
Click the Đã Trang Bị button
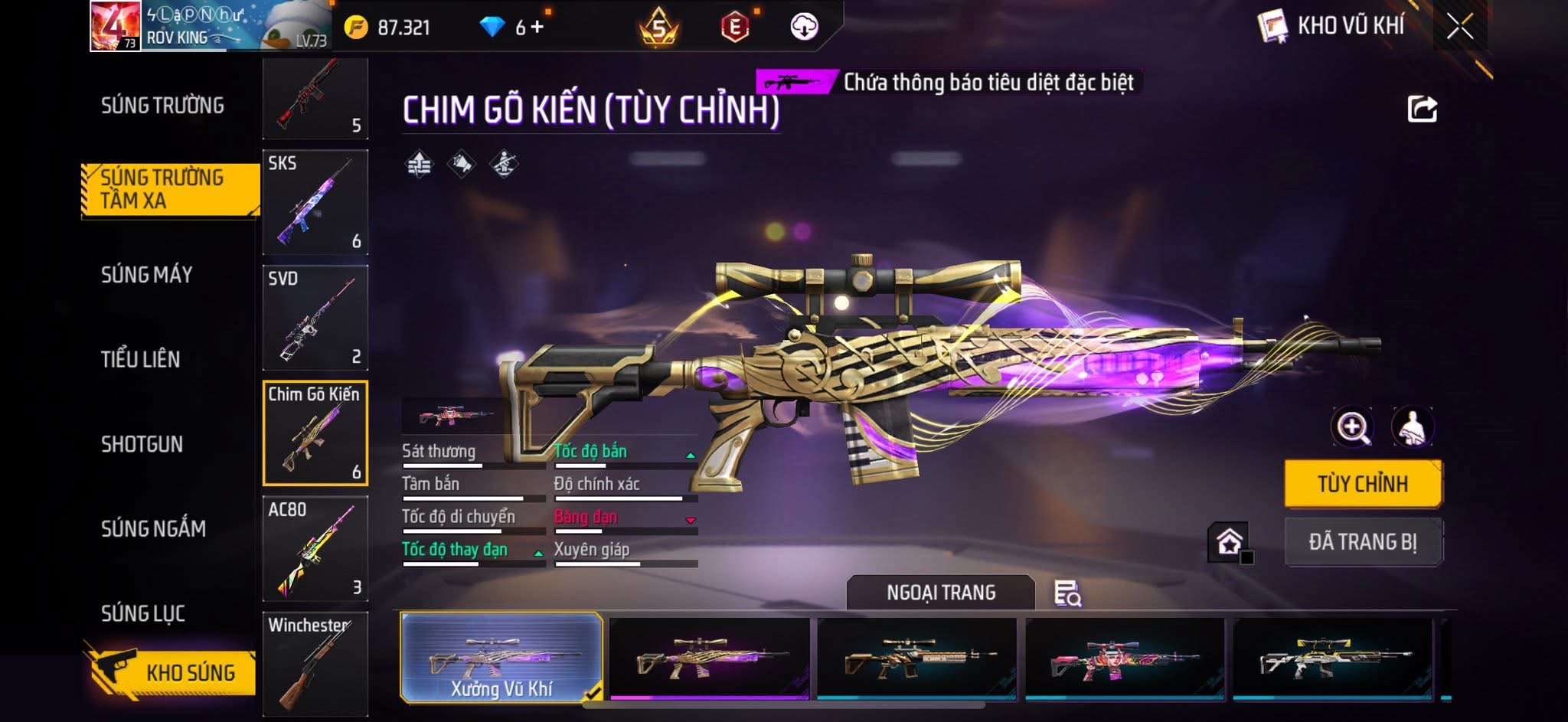[x=1363, y=542]
